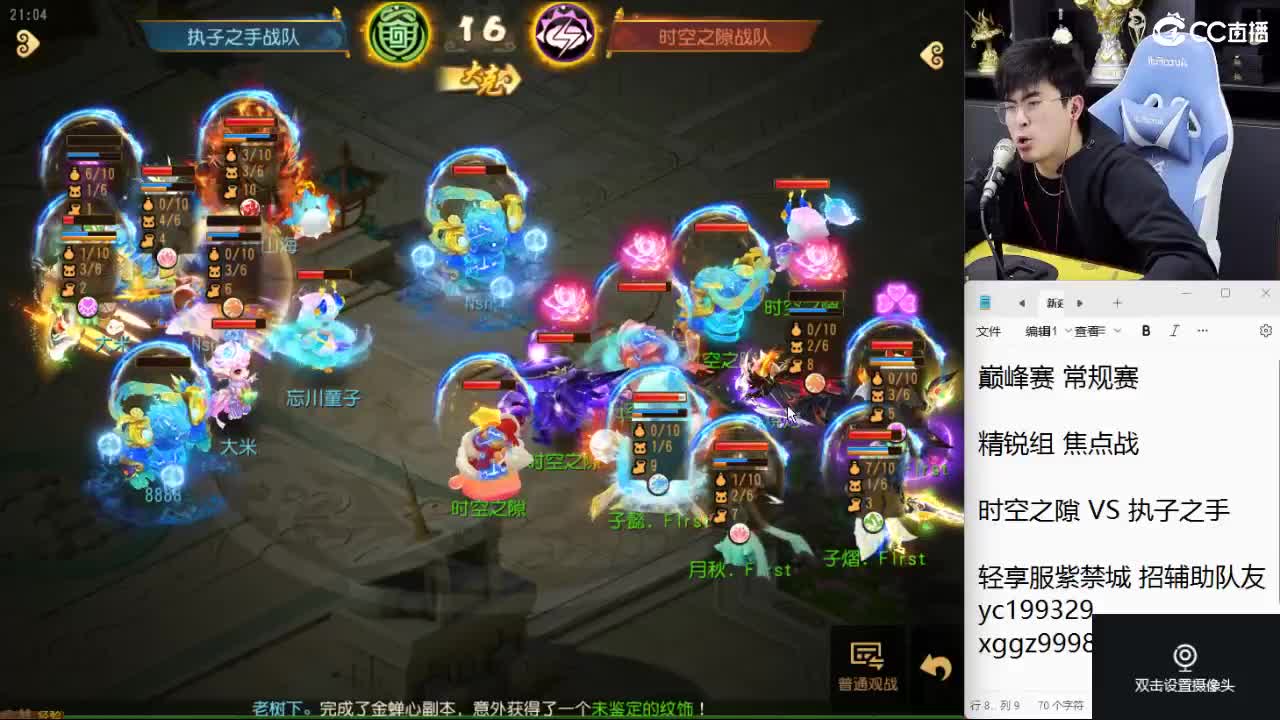Click the tab back navigation arrow

coord(1021,301)
